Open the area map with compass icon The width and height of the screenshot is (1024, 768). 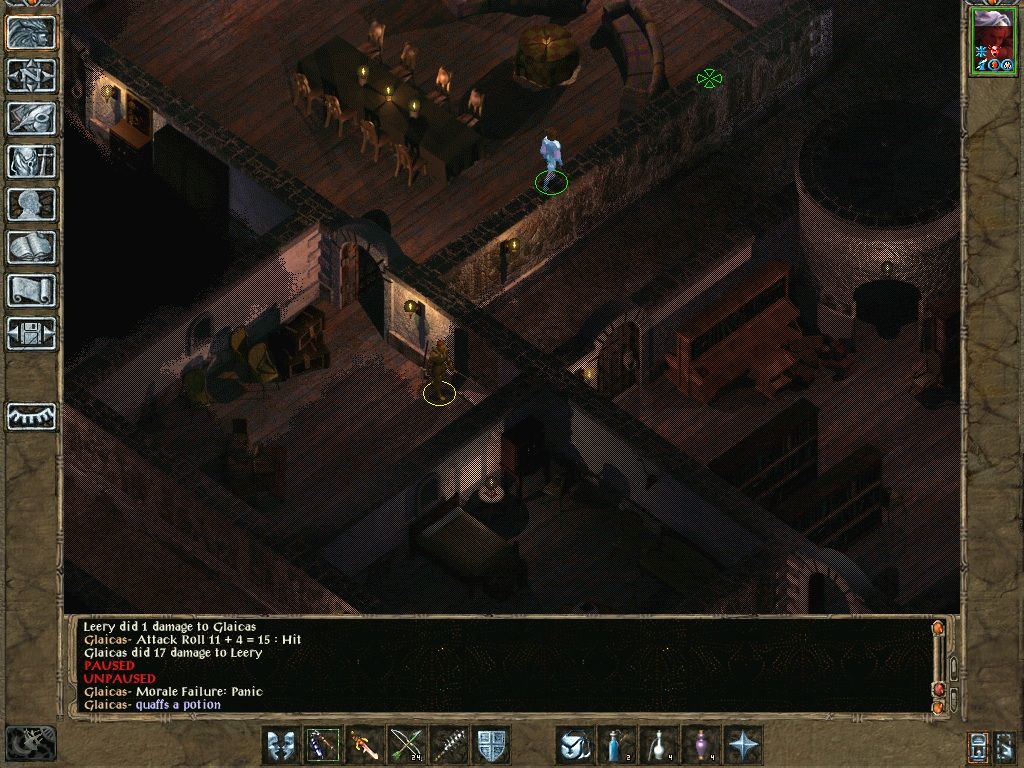32,75
